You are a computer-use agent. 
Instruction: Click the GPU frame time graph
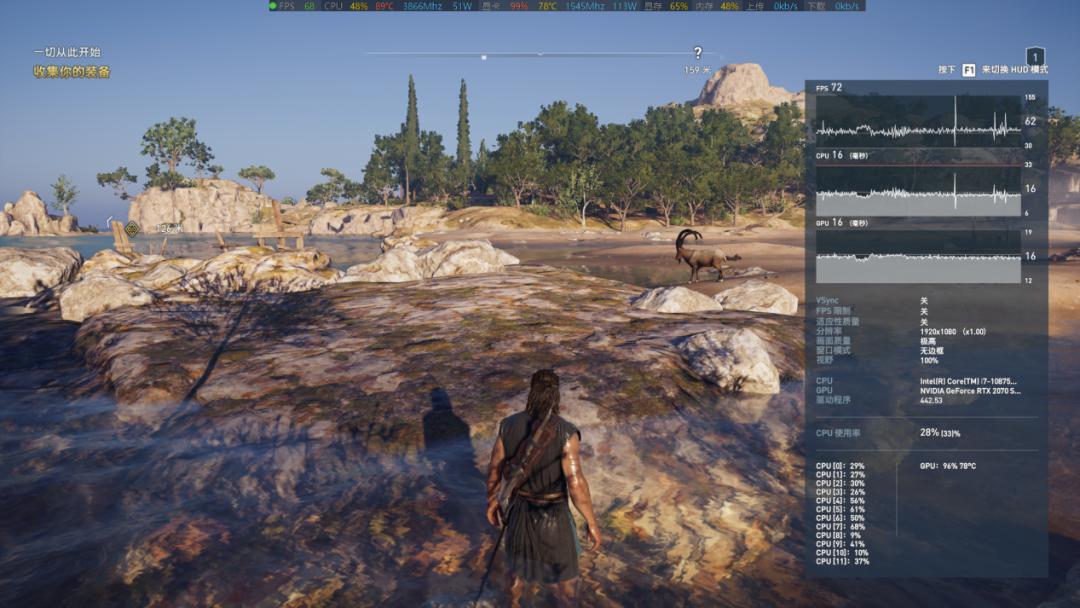918,259
